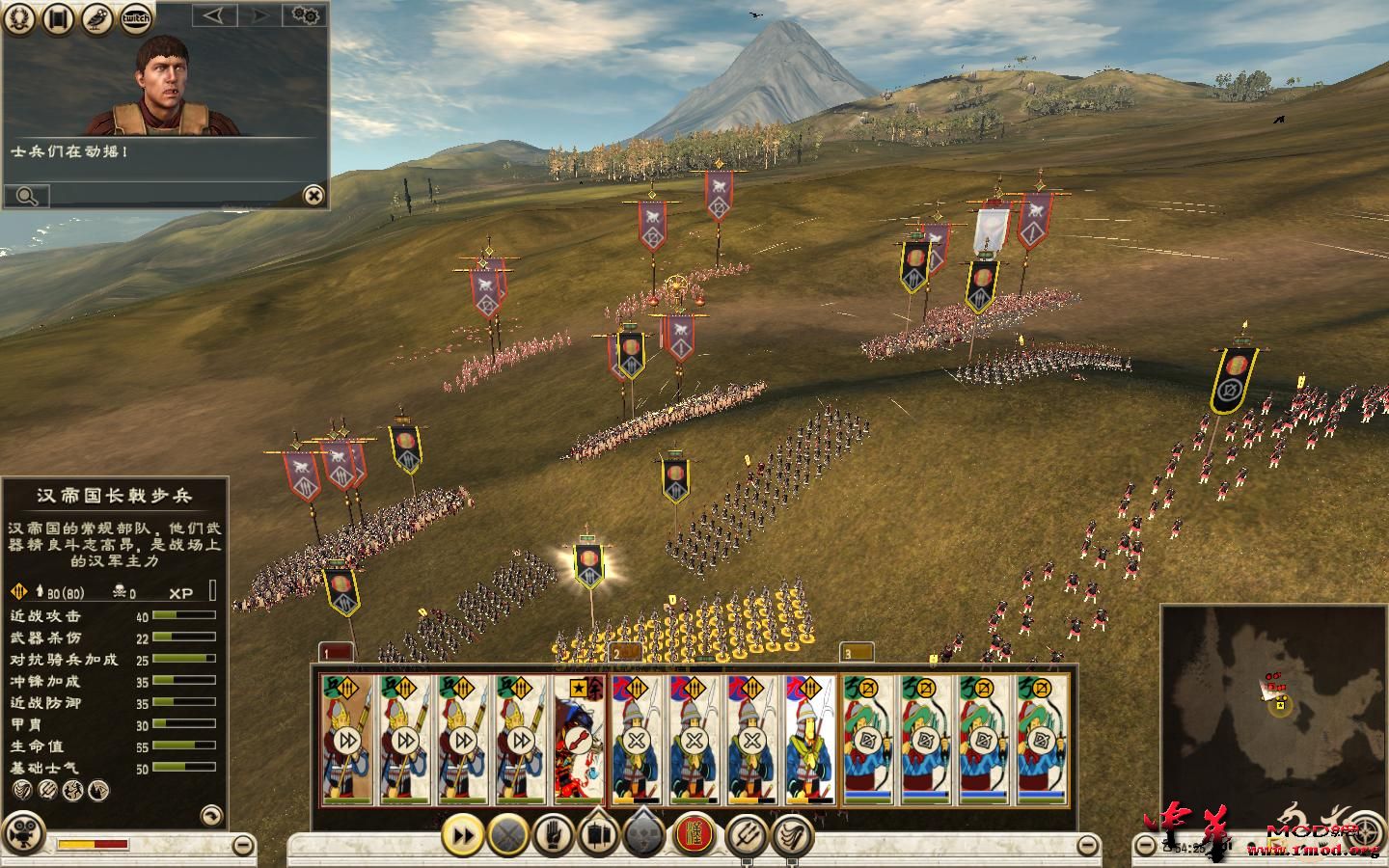1389x868 pixels.
Task: Click the raised hand halt button
Action: [x=553, y=834]
